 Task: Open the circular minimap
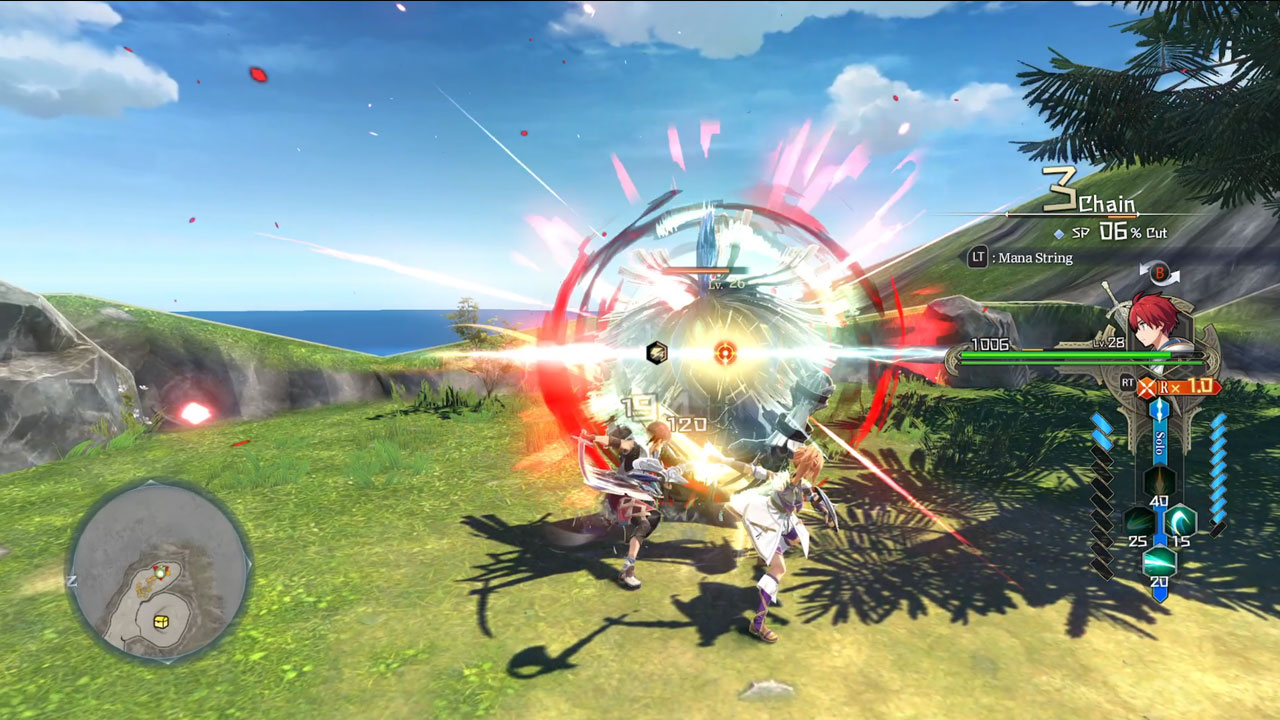point(158,570)
